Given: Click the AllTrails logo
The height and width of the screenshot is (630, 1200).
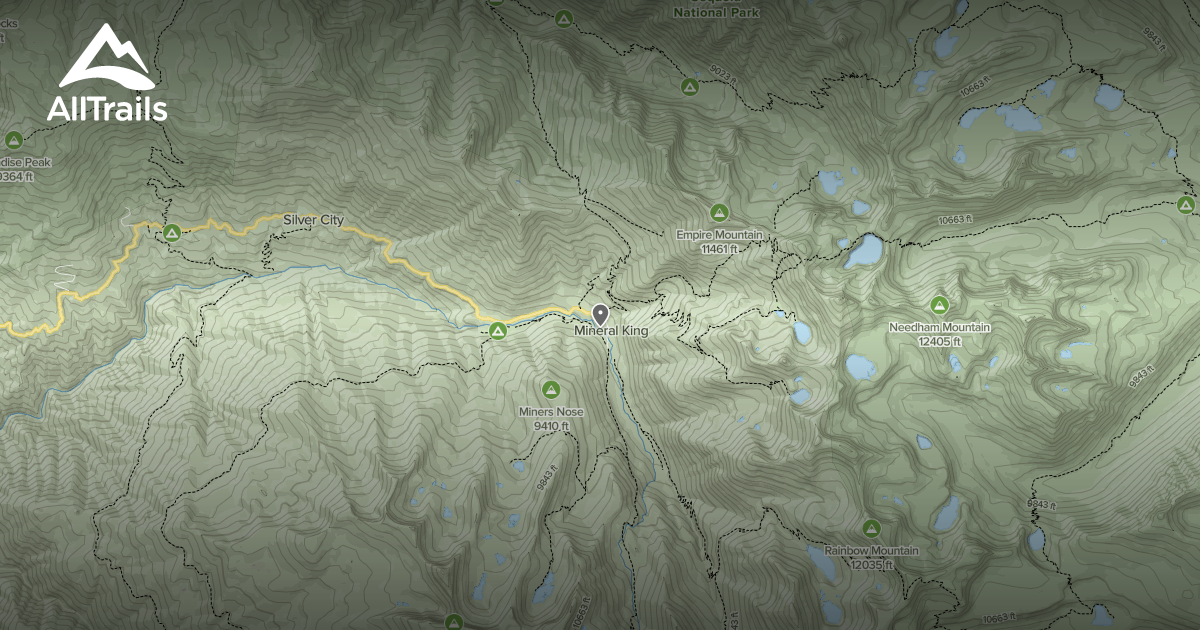Looking at the screenshot, I should (106, 74).
